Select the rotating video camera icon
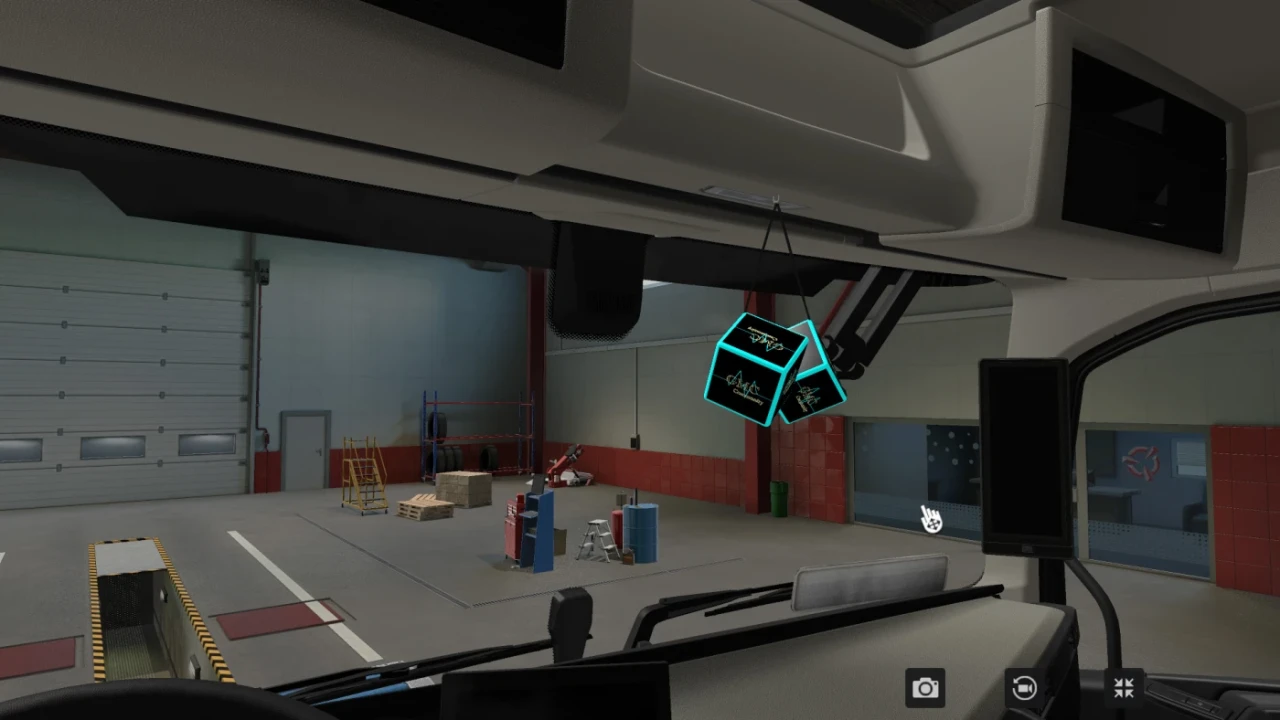This screenshot has width=1280, height=720. point(1023,687)
